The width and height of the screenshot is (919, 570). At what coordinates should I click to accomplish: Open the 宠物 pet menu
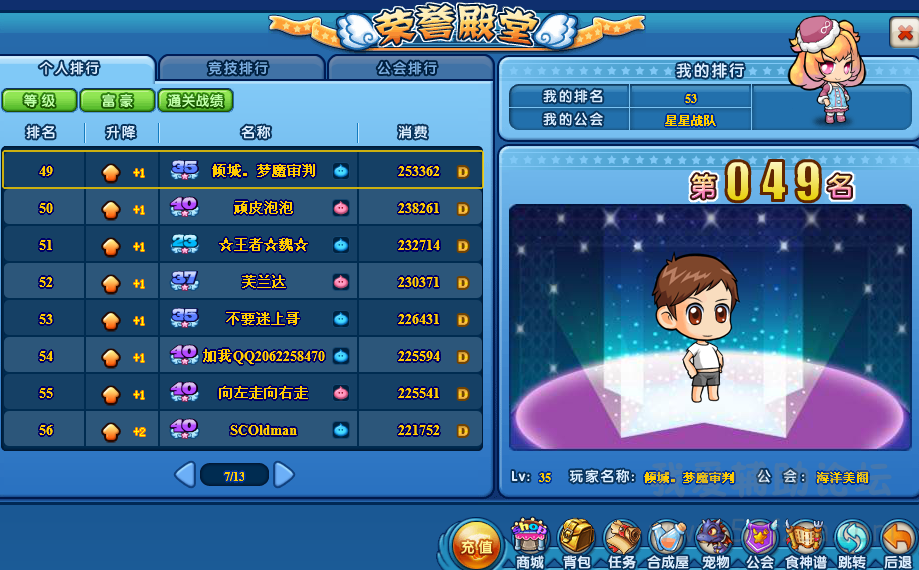coord(714,543)
